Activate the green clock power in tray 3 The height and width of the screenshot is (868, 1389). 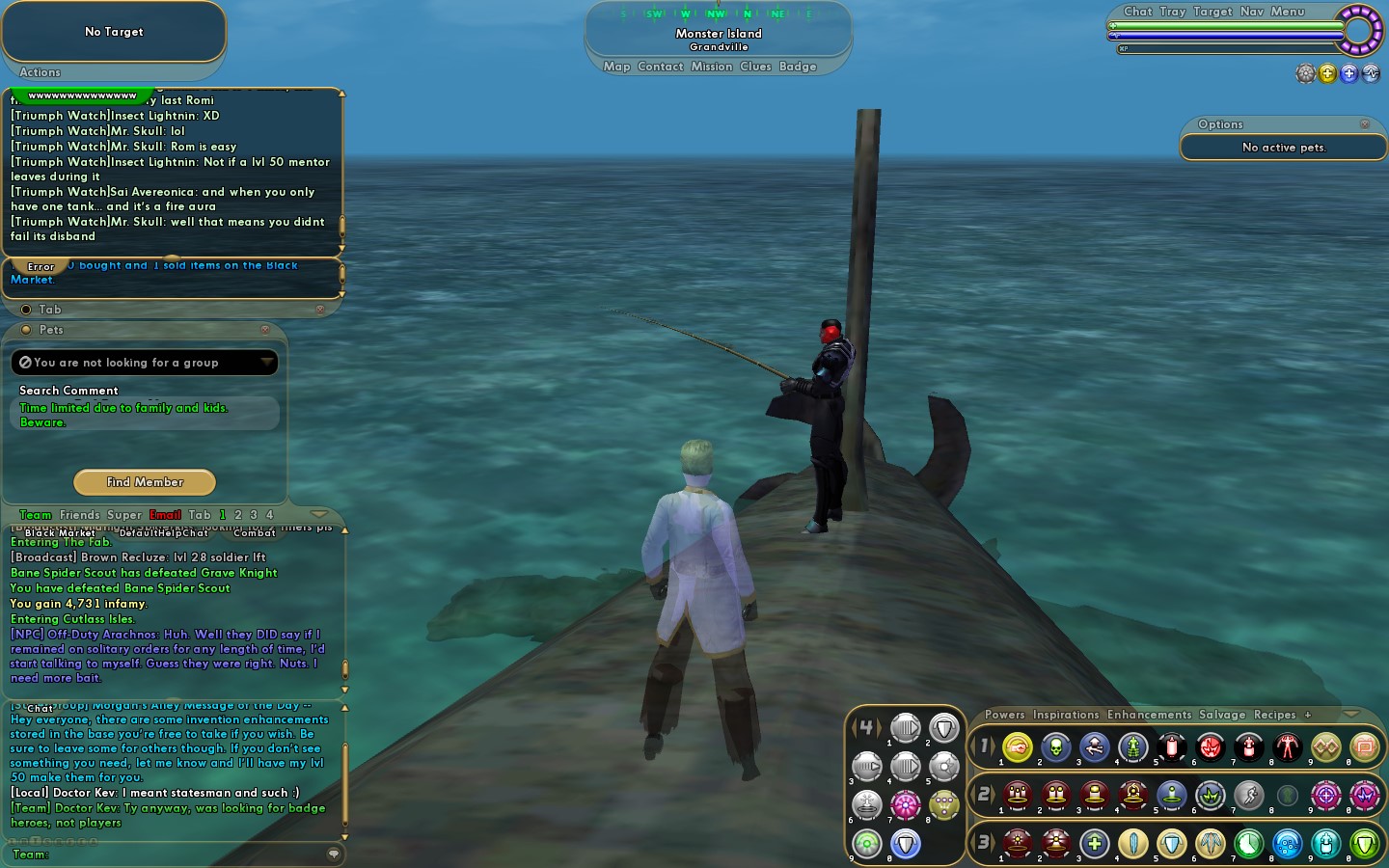tap(1249, 844)
